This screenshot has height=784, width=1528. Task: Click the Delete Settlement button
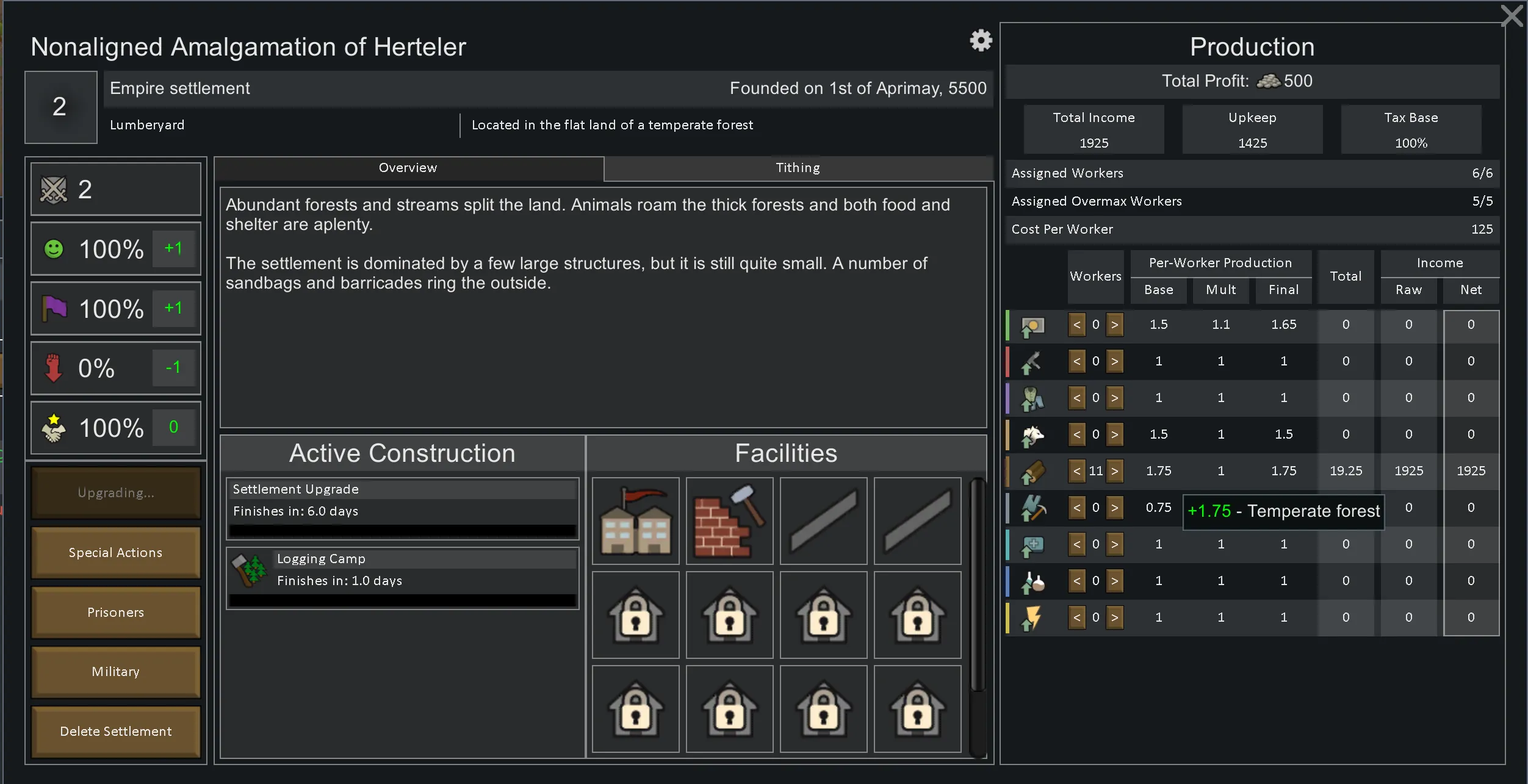pyautogui.click(x=115, y=731)
